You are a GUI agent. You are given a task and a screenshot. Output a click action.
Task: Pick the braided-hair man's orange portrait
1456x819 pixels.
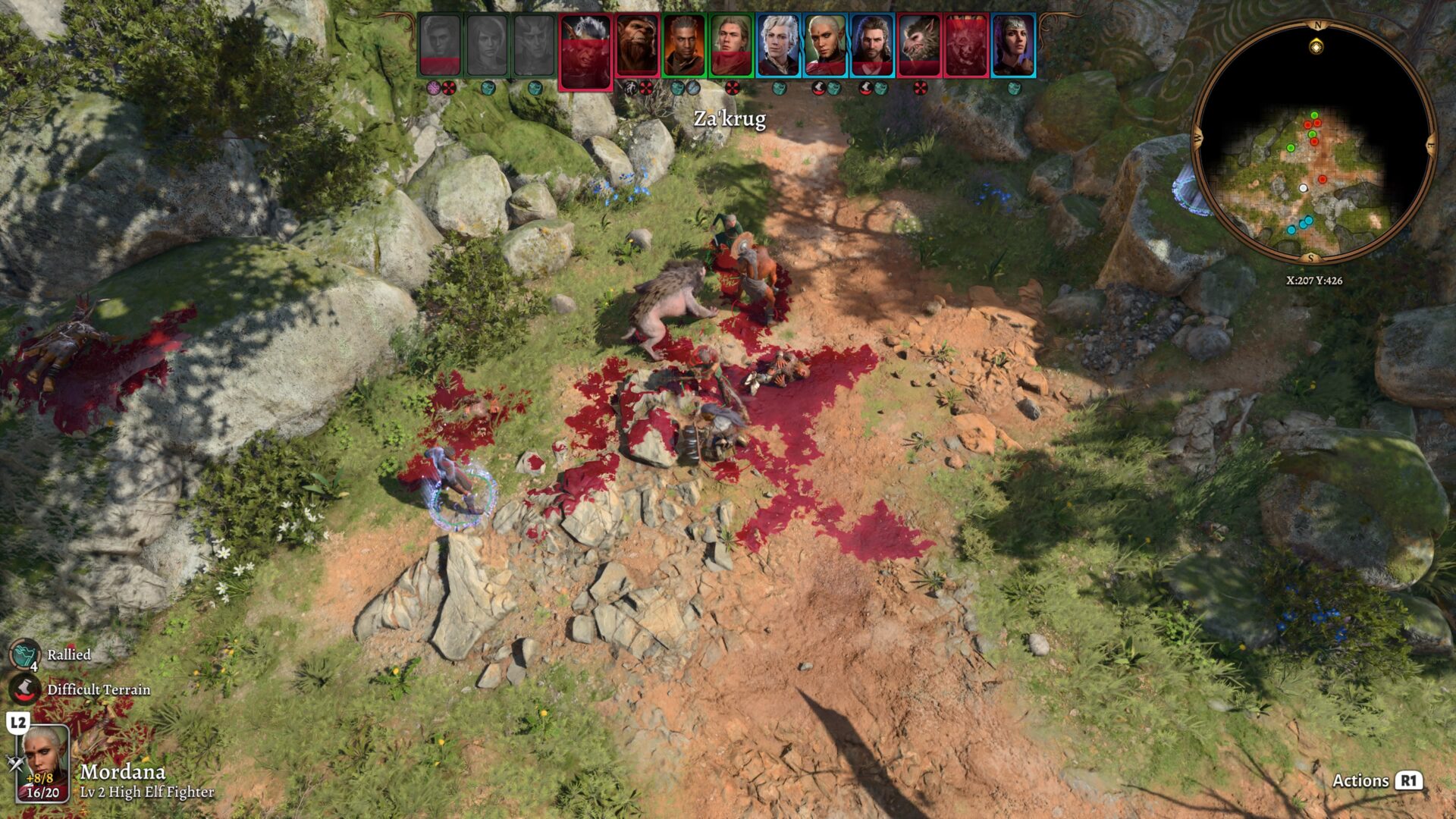tap(683, 45)
